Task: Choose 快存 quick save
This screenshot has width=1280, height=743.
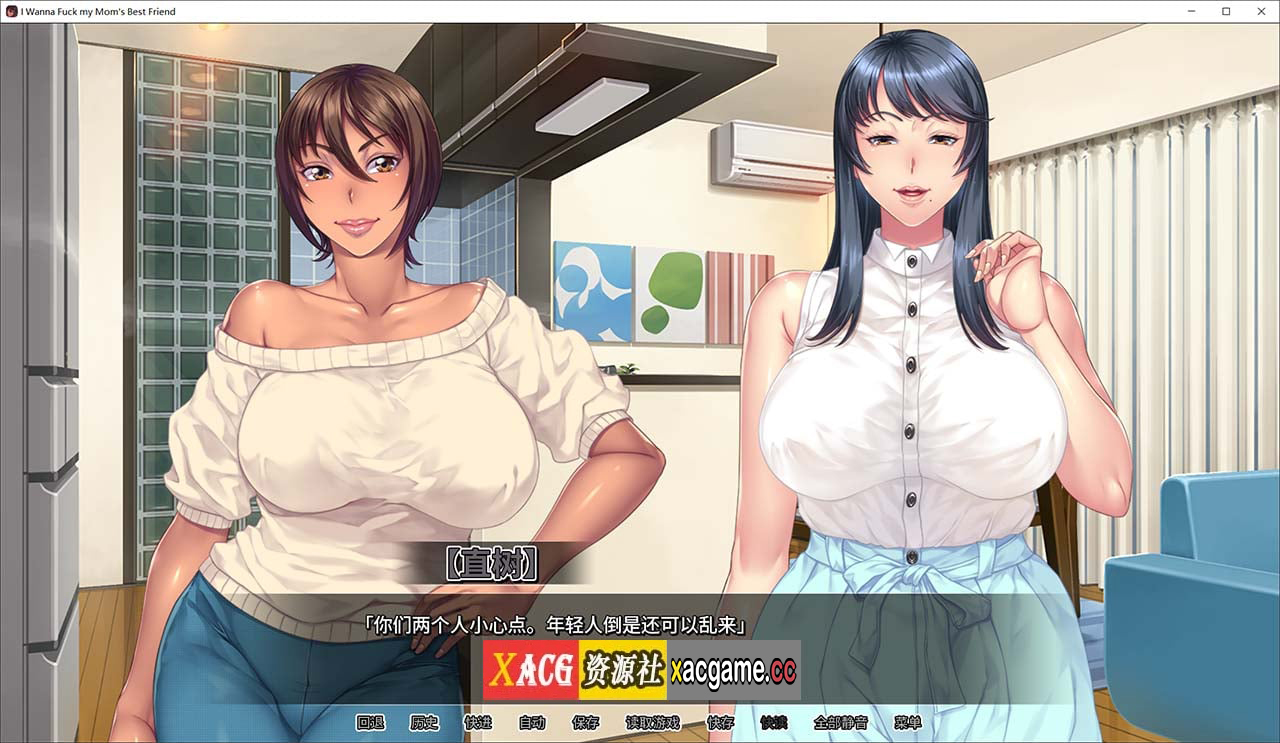Action: click(720, 722)
